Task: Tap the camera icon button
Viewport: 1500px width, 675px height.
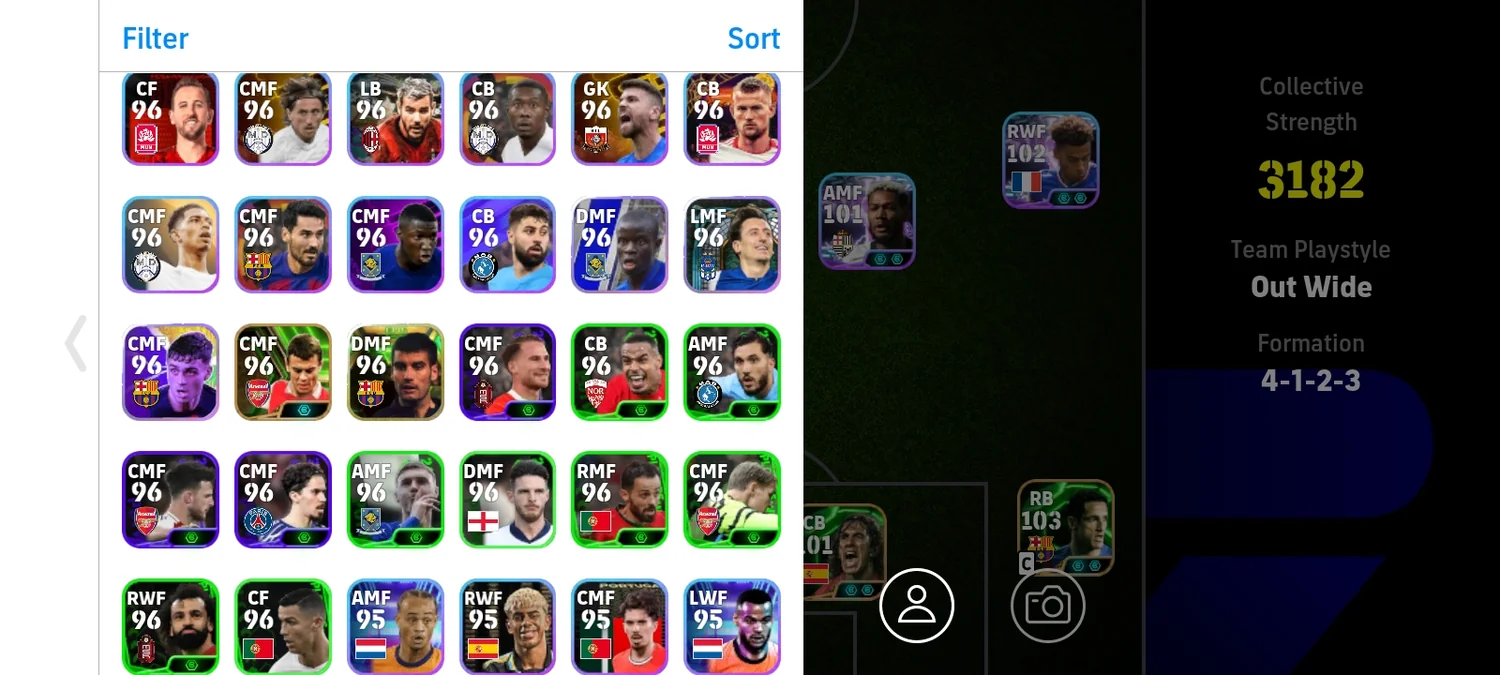Action: (1048, 605)
